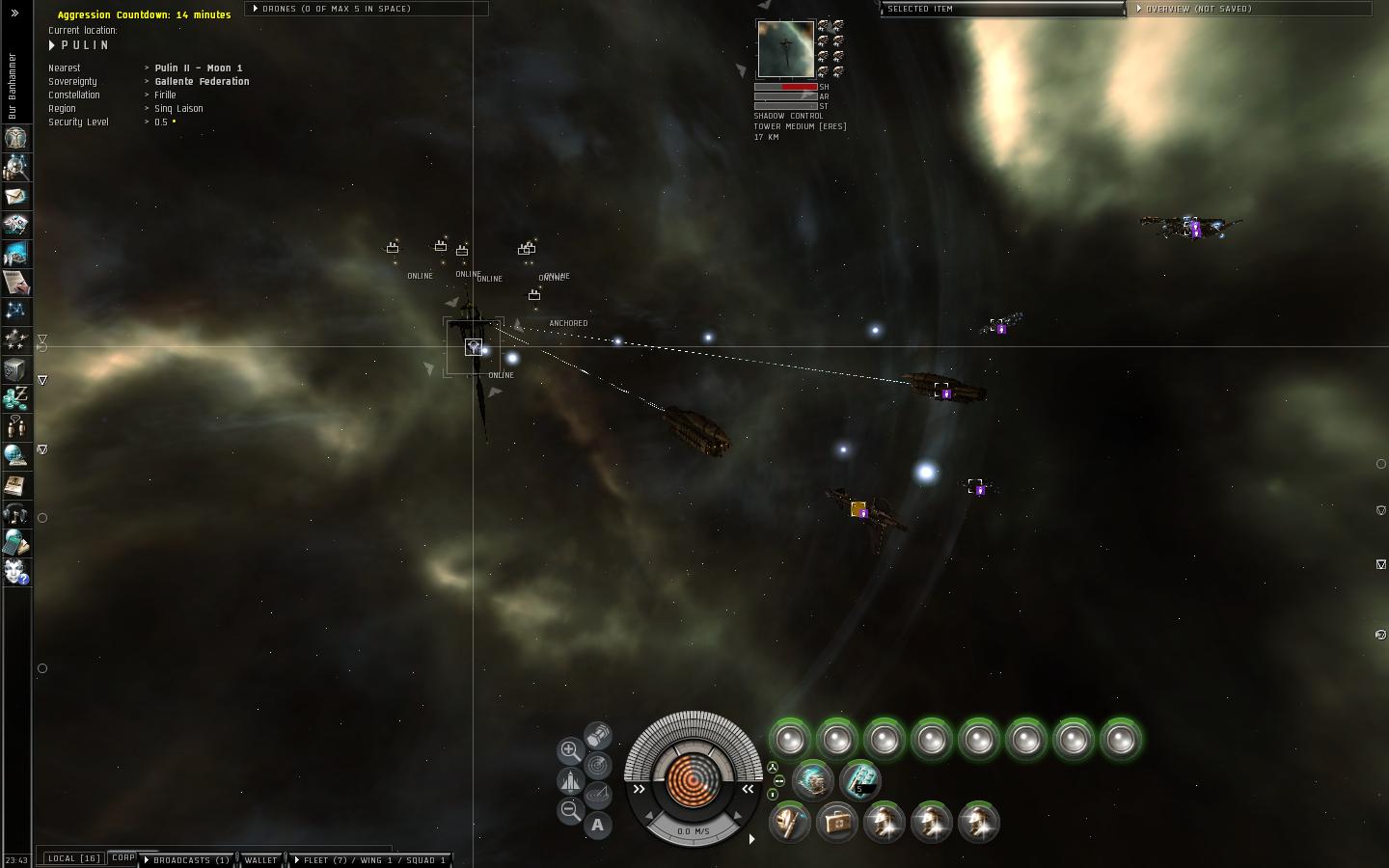Click the zoom-out magnifier button
The width and height of the screenshot is (1389, 868).
coord(570,810)
